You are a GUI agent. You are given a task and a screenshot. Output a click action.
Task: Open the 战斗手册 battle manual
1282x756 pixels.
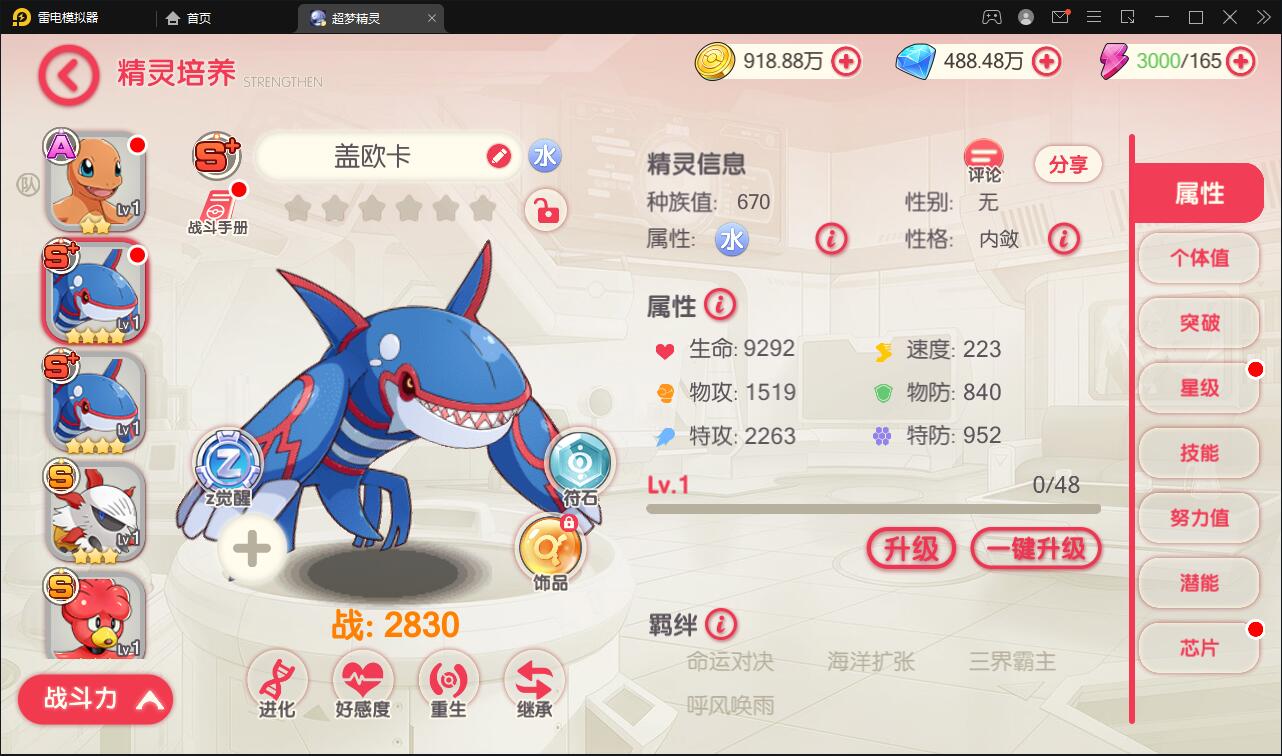[216, 204]
